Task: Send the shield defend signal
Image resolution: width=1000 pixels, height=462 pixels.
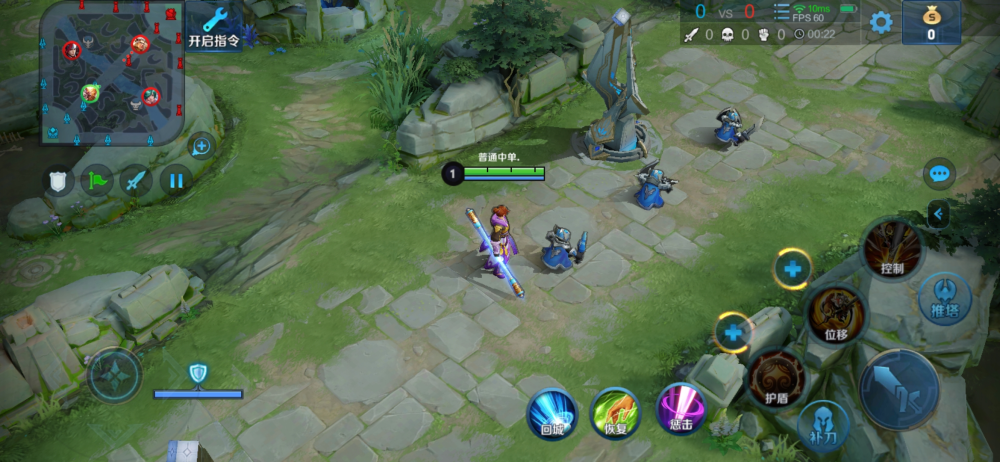Action: pyautogui.click(x=58, y=181)
